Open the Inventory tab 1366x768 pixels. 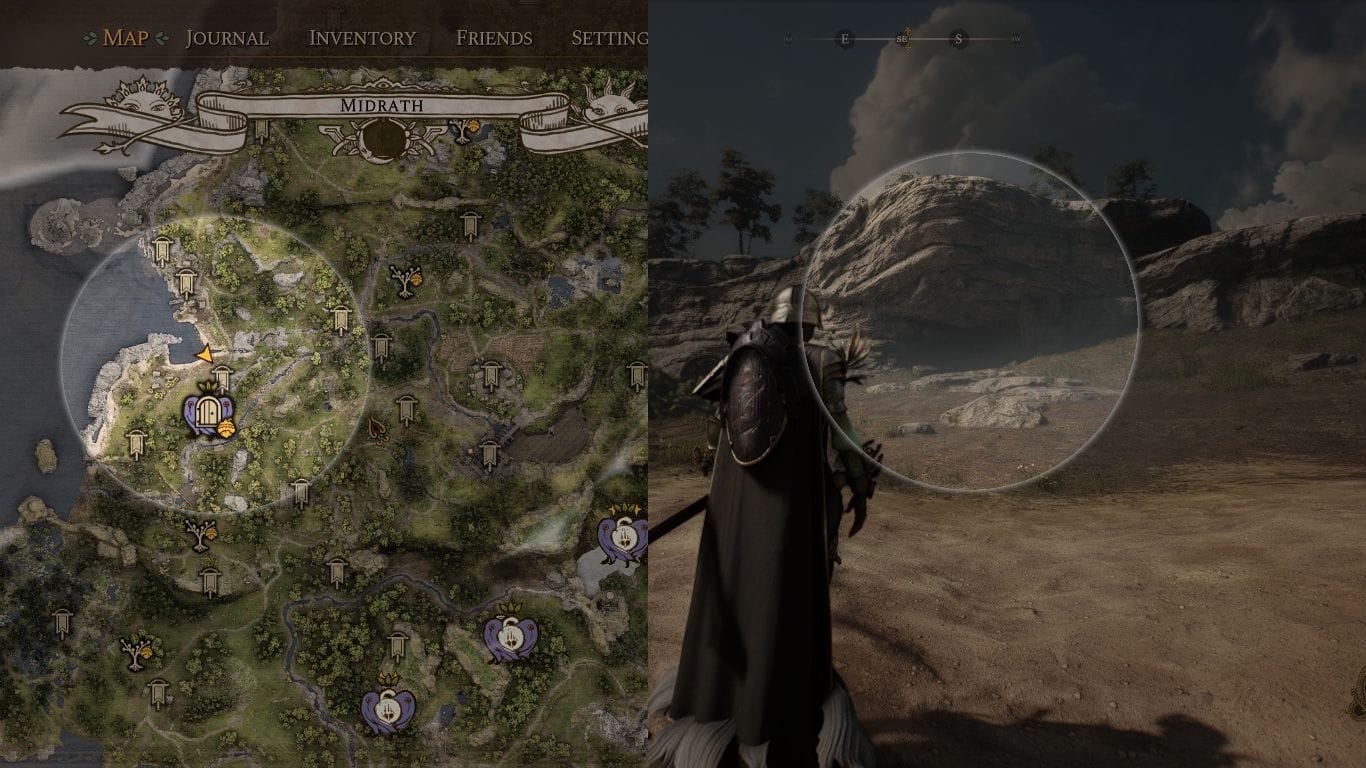click(x=364, y=37)
